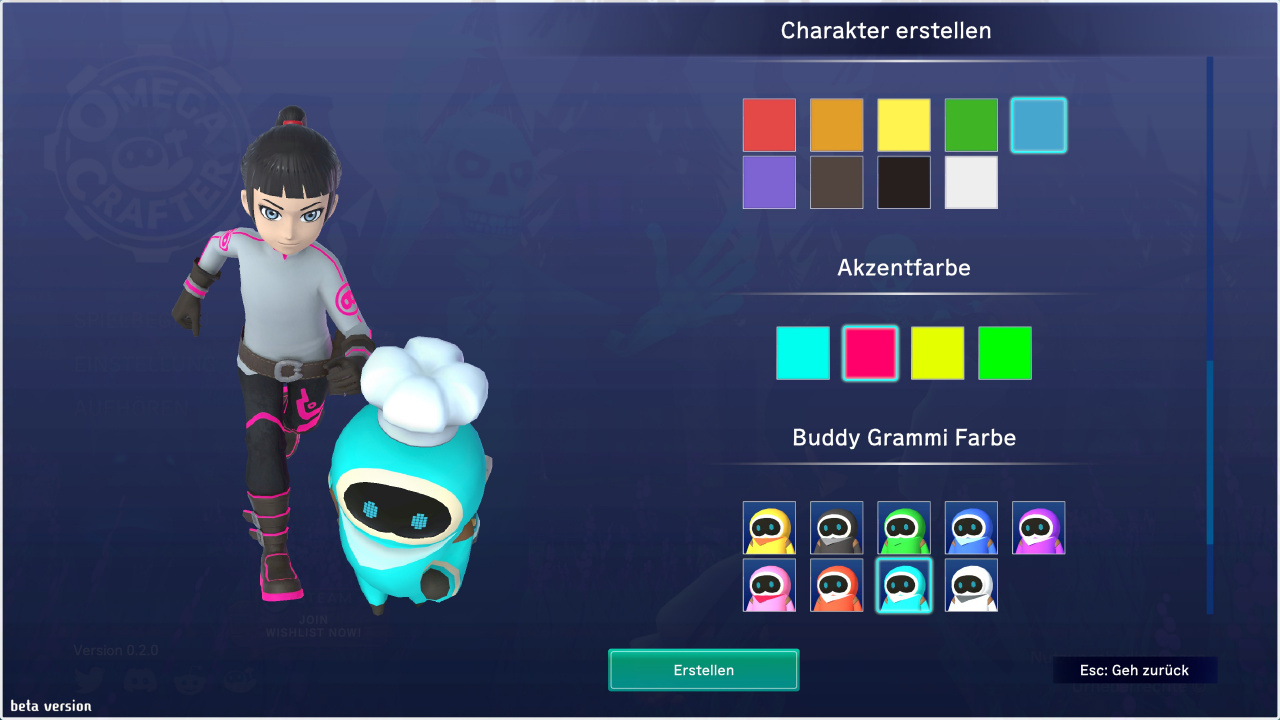Choose the brown color swatch
The image size is (1280, 720).
coord(836,182)
